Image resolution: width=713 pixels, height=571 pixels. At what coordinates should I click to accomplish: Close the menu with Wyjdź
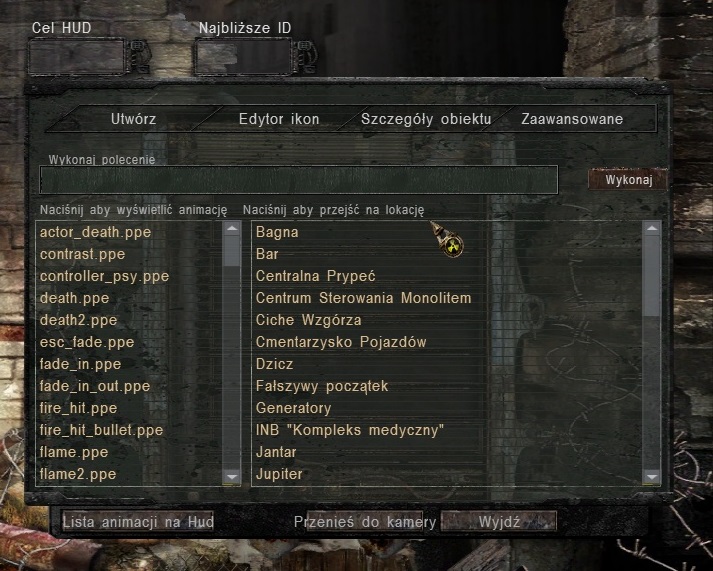point(498,522)
